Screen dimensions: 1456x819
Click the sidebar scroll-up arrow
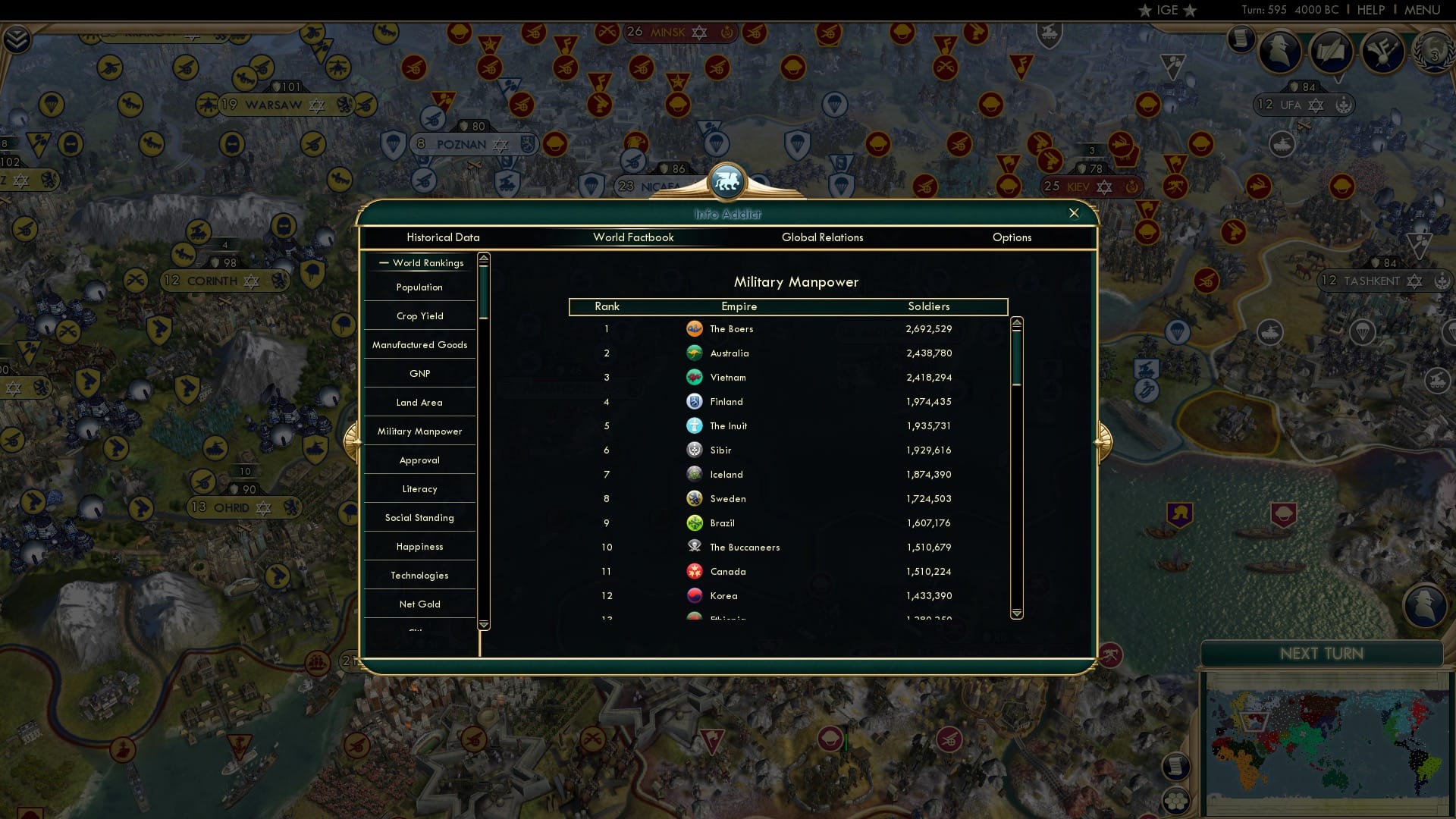tap(482, 259)
